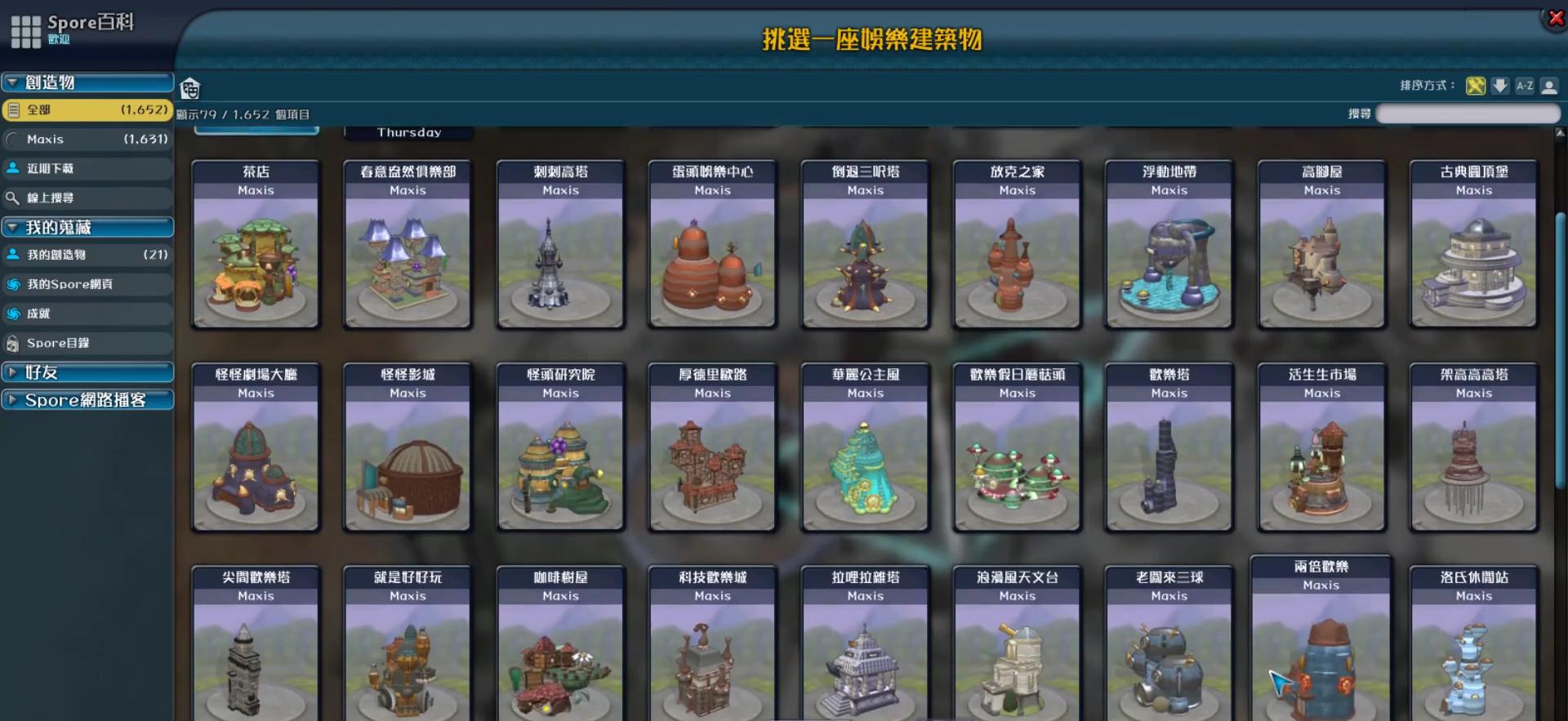The image size is (1568, 721).
Task: Click the Spore百科 grid logo
Action: (26, 30)
